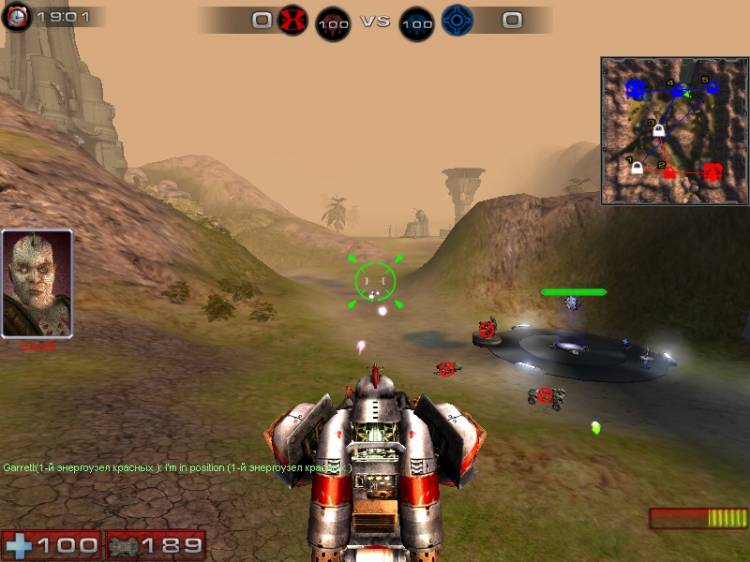The image size is (750, 562).
Task: Choose locked power node 3 on the minimap
Action: point(659,130)
